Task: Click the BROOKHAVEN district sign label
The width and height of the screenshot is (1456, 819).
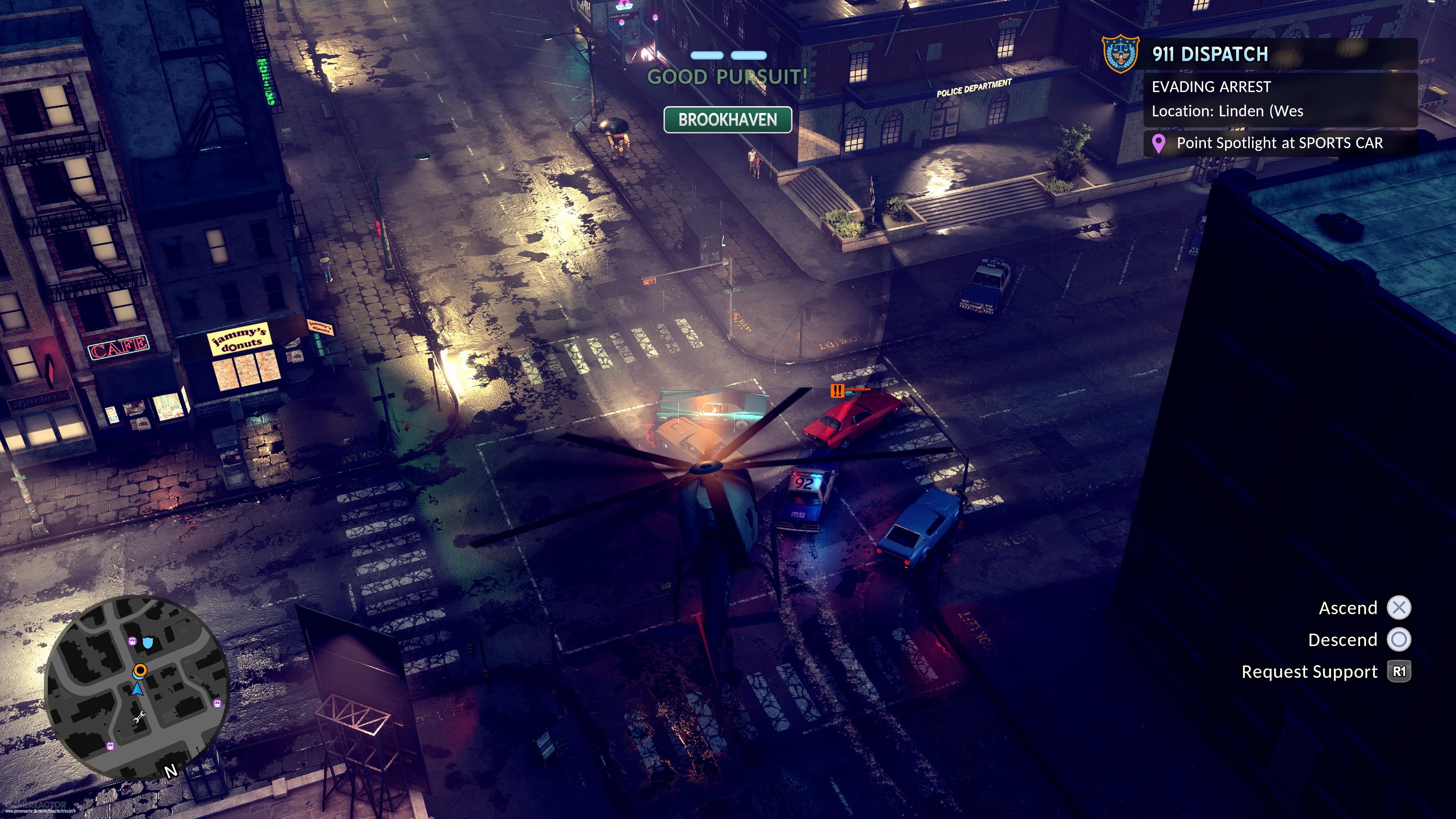Action: pyautogui.click(x=728, y=121)
